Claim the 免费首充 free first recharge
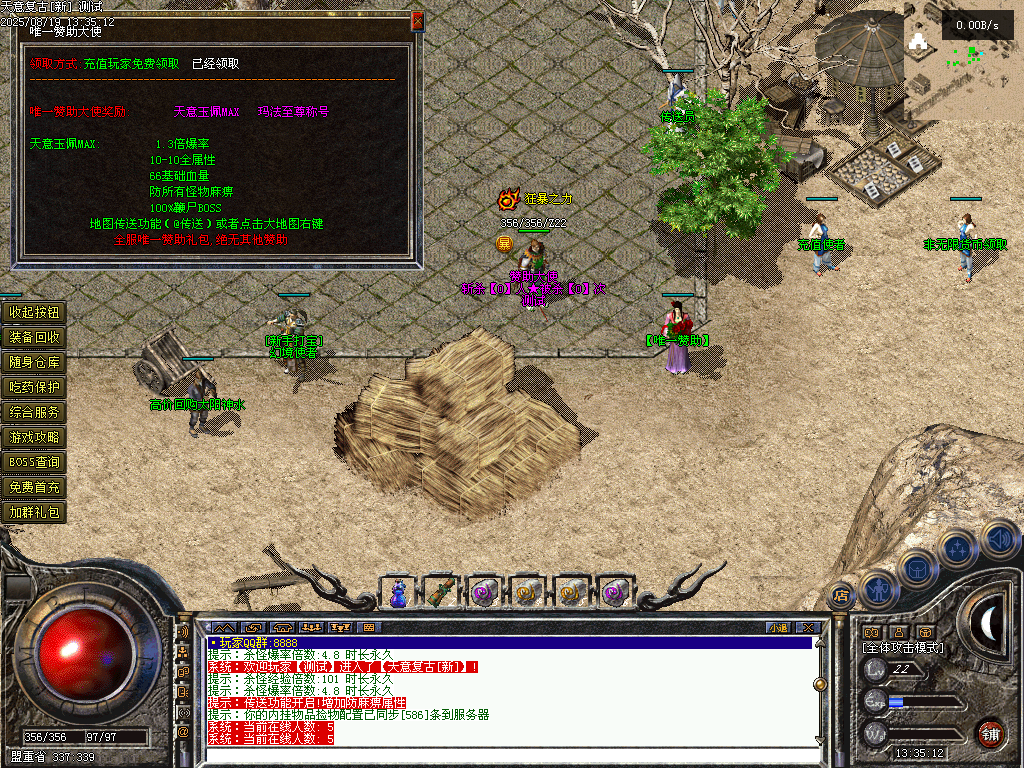 pos(35,487)
